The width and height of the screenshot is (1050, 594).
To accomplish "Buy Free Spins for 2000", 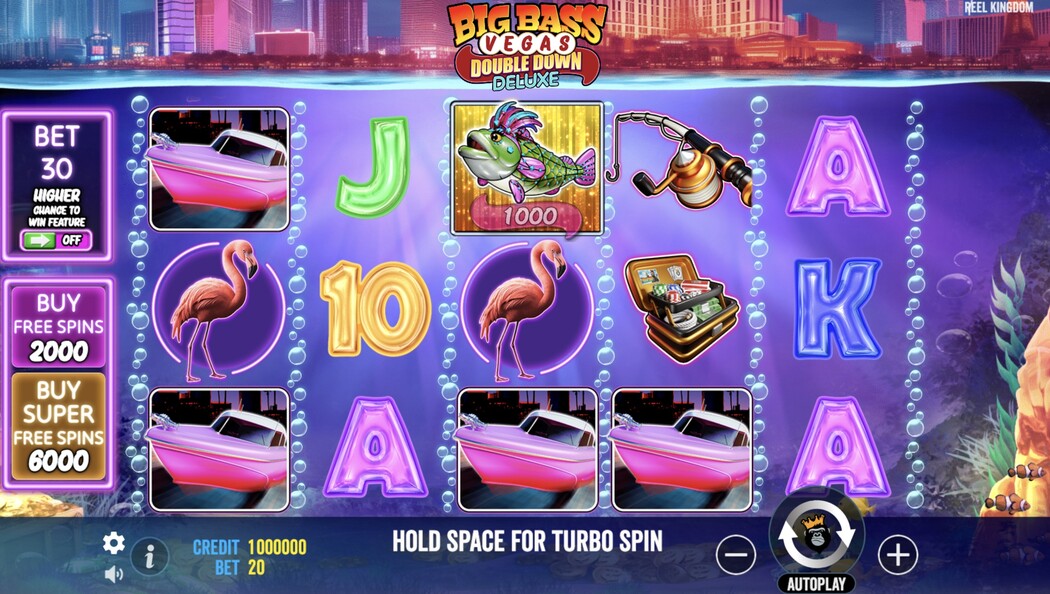I will pyautogui.click(x=58, y=326).
